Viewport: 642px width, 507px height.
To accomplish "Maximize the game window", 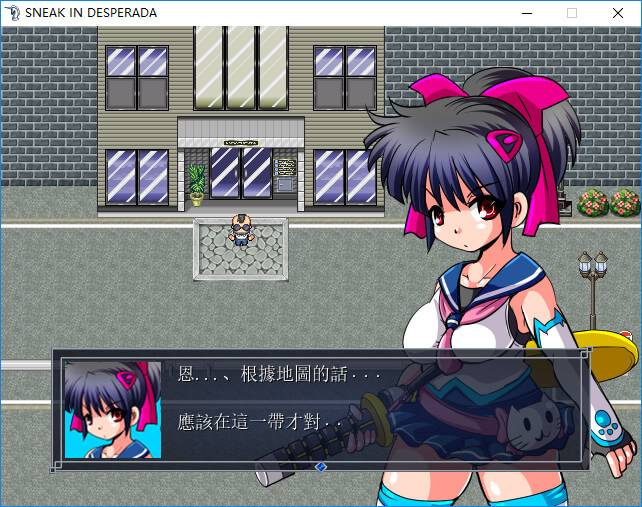I will [x=572, y=13].
